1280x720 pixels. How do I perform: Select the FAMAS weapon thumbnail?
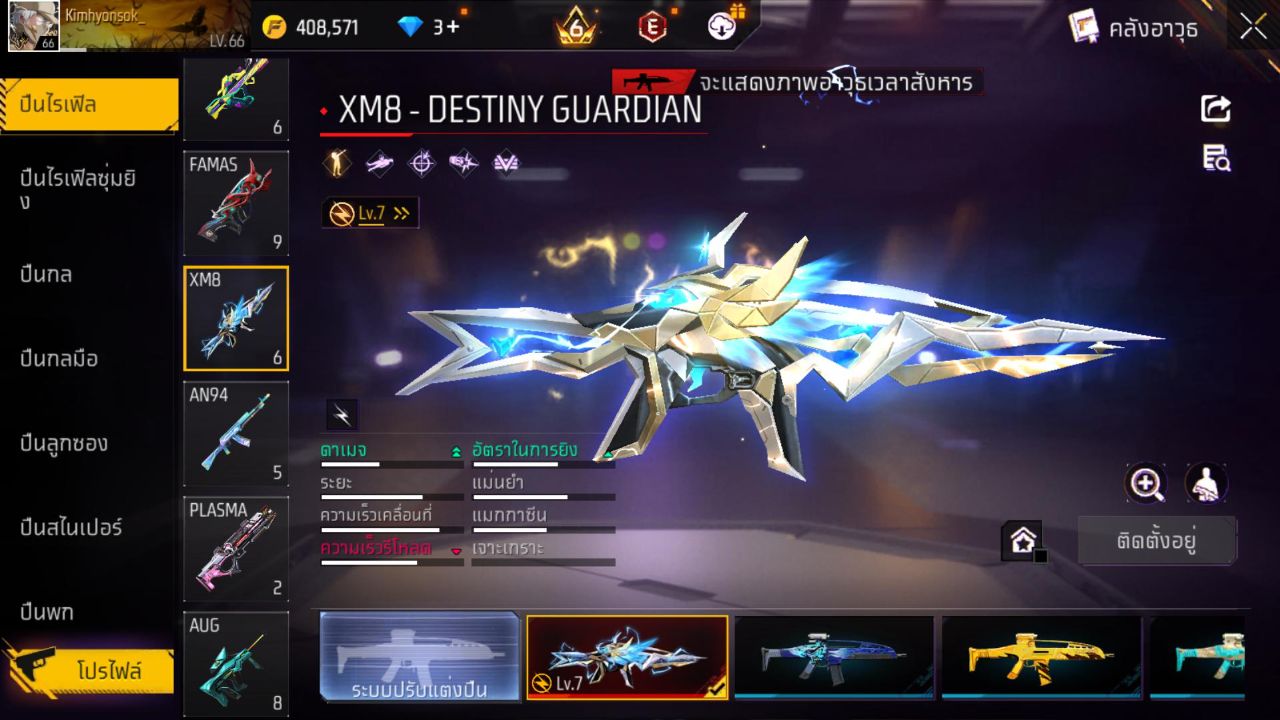coord(236,202)
